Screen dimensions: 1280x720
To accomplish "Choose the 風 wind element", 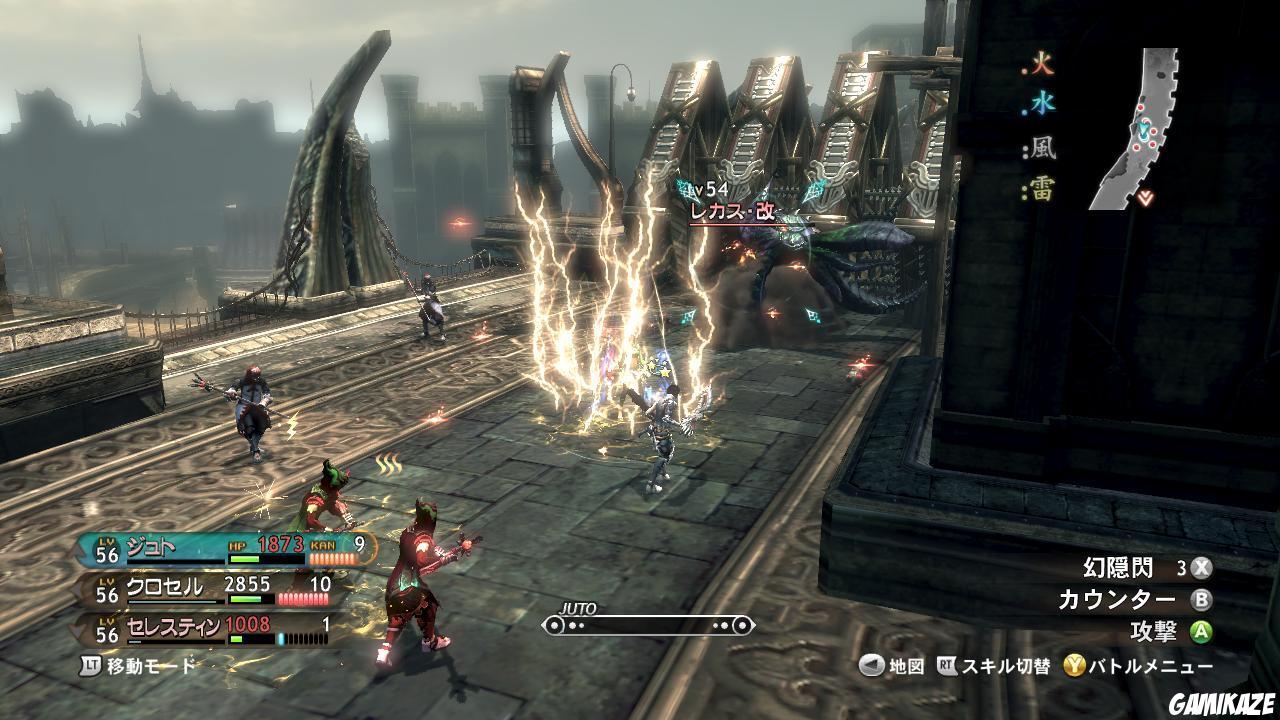I will click(x=1041, y=150).
